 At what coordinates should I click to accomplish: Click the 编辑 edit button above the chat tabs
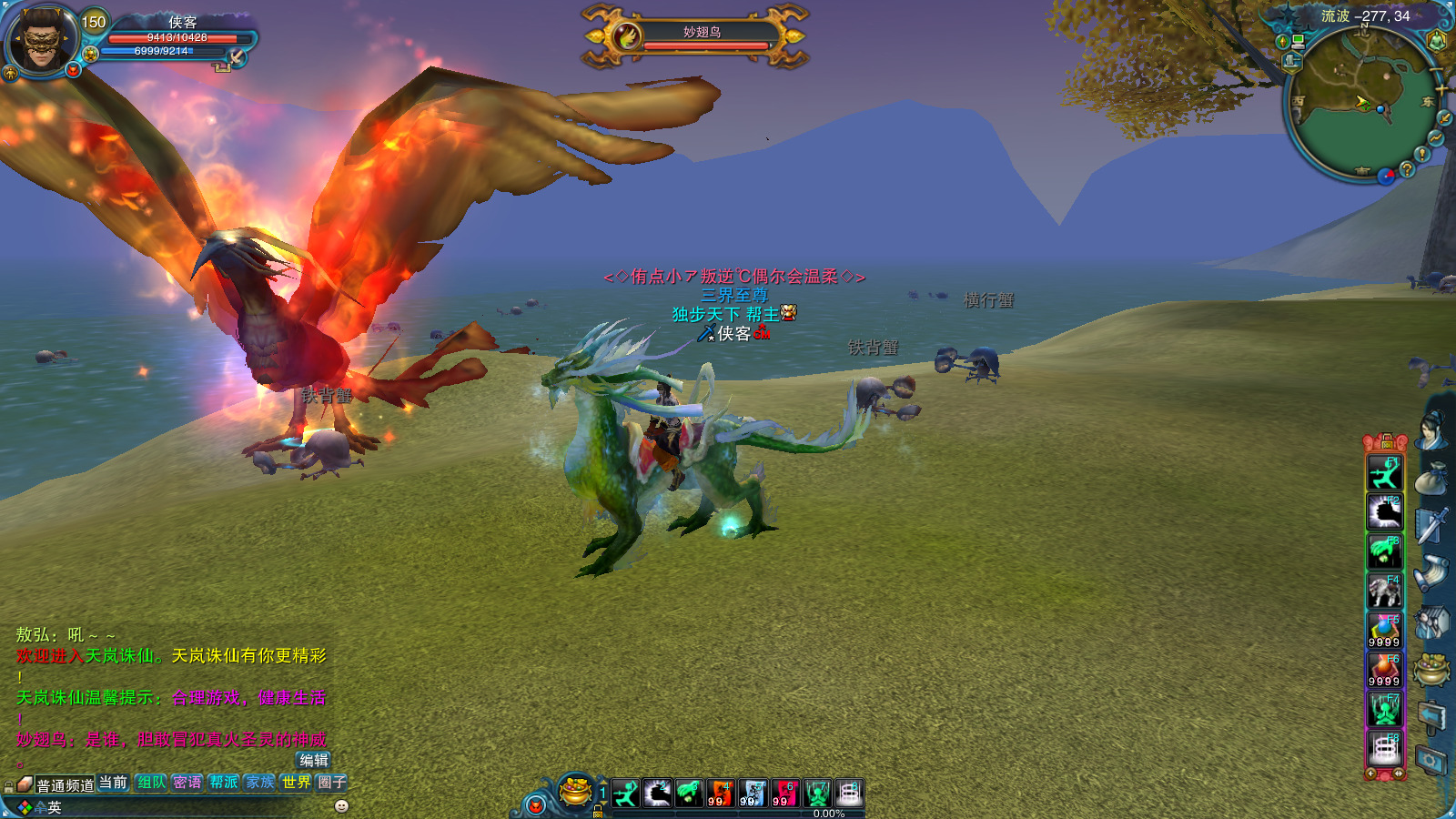click(314, 760)
